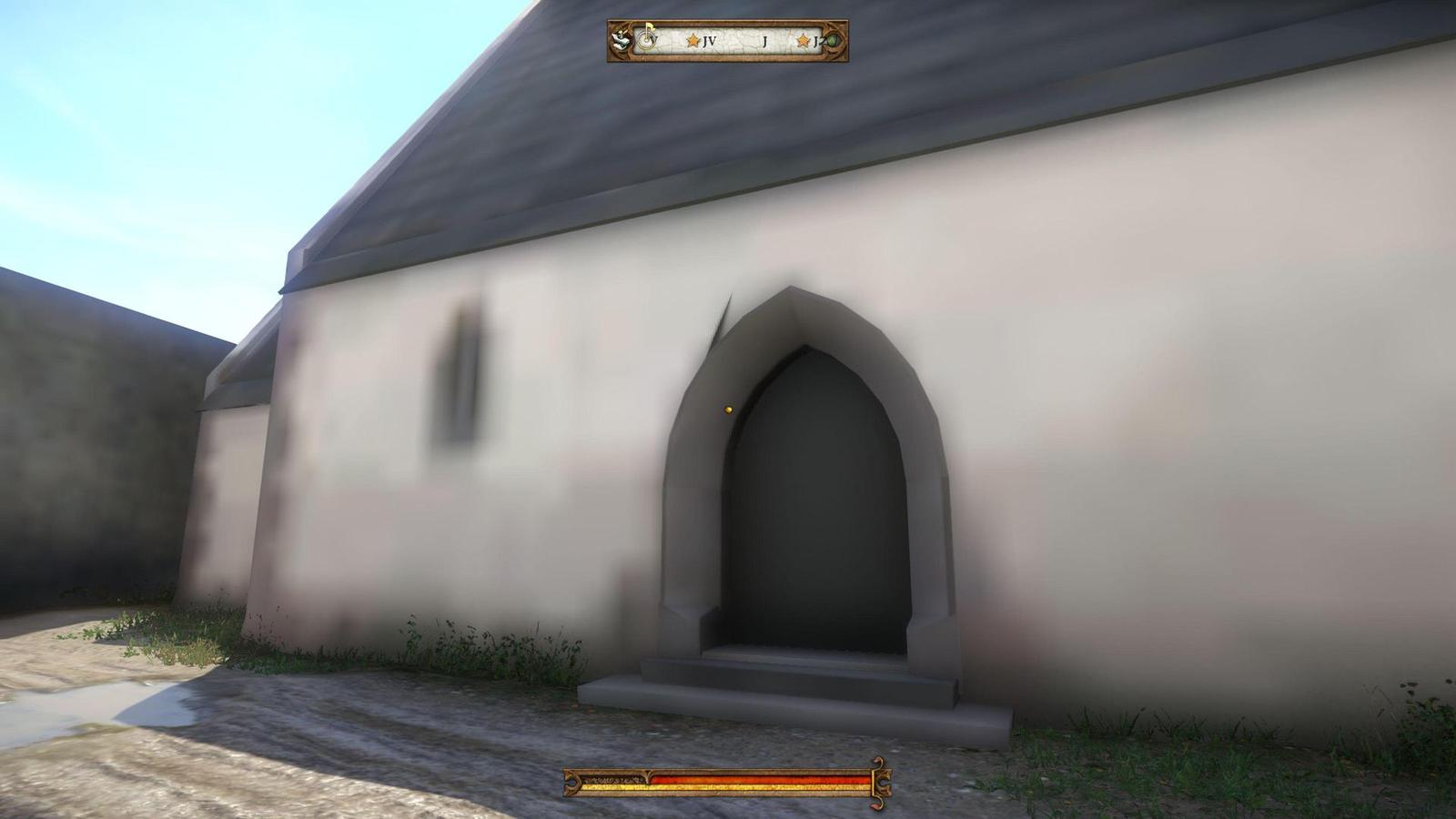Click the decorative scroll flourish below the stamina bar
1456x819 pixels.
(x=878, y=803)
